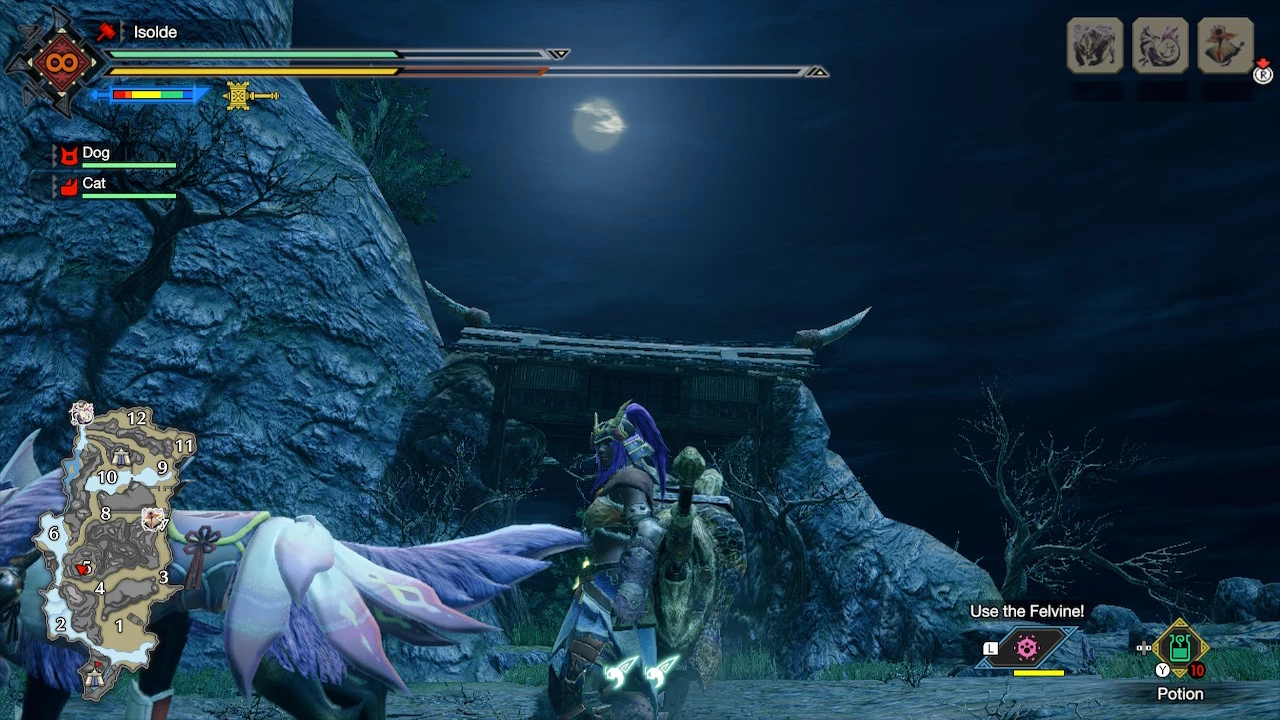Screen dimensions: 1280x720
Task: Use the Felvine action bar icon
Action: click(1027, 648)
